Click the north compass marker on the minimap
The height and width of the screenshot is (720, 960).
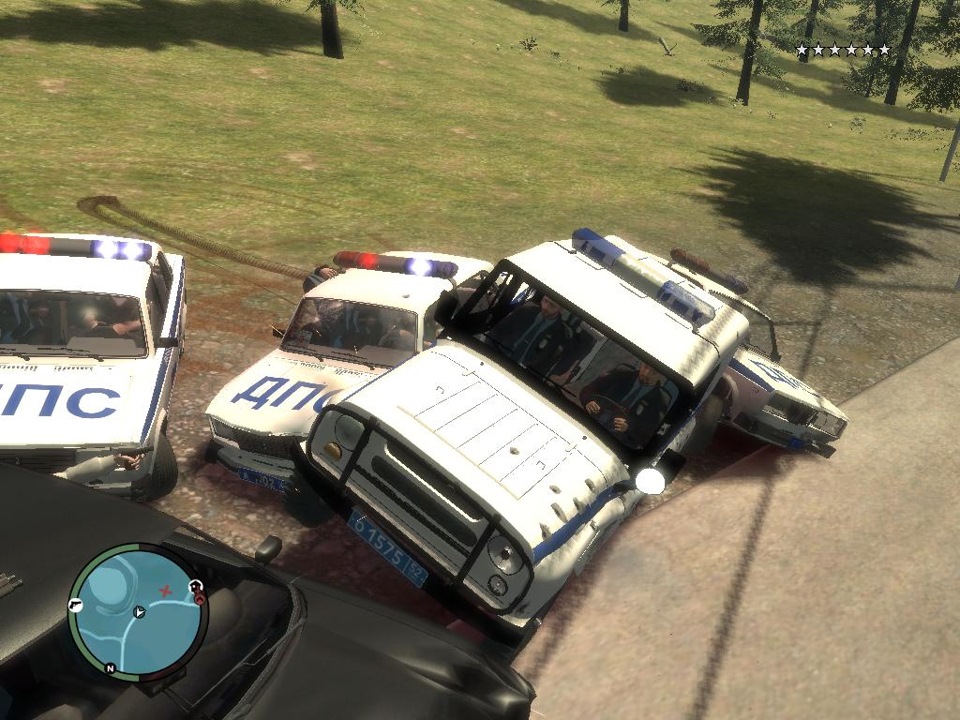pyautogui.click(x=109, y=667)
